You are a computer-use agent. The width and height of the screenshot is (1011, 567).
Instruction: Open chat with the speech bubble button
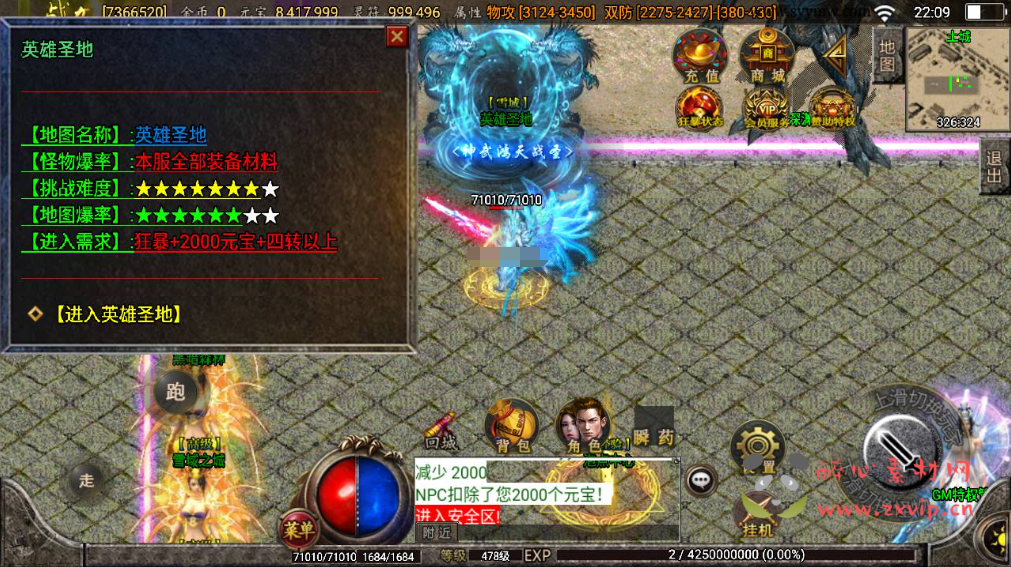click(702, 480)
